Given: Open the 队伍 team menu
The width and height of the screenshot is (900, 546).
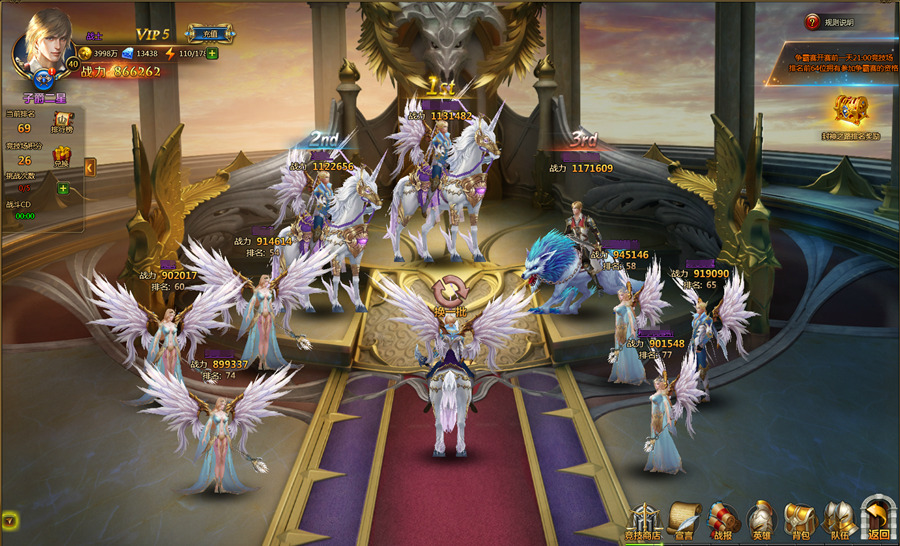Looking at the screenshot, I should tap(839, 520).
